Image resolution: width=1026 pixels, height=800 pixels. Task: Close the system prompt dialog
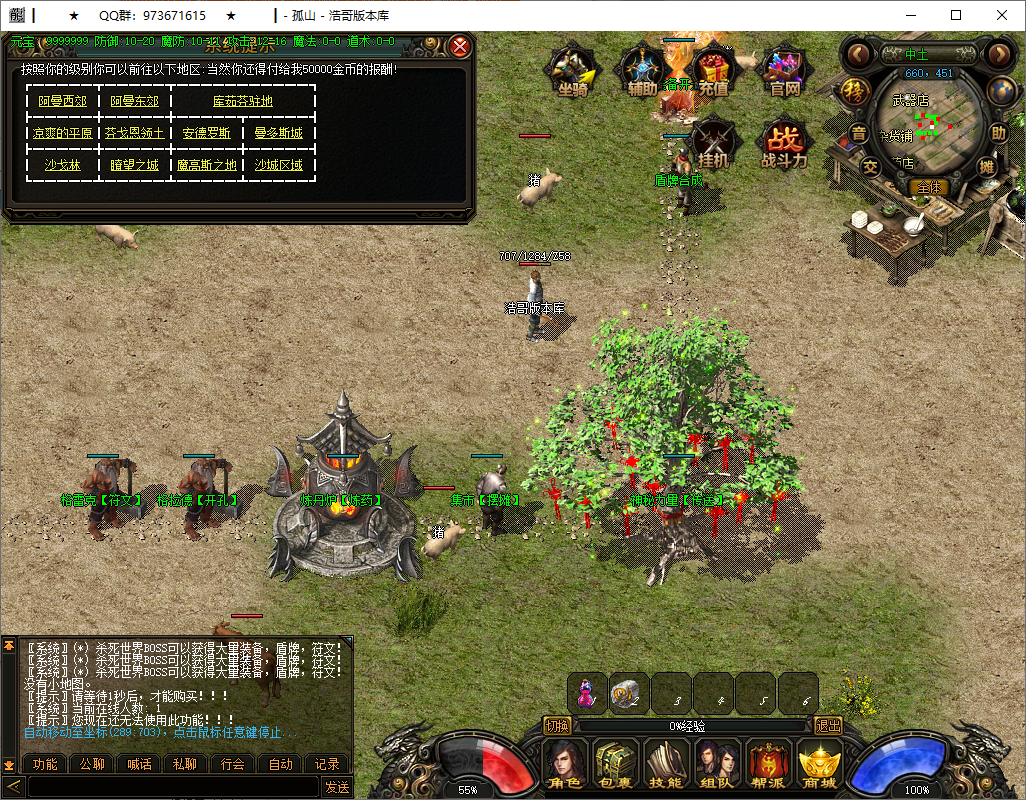[x=460, y=46]
